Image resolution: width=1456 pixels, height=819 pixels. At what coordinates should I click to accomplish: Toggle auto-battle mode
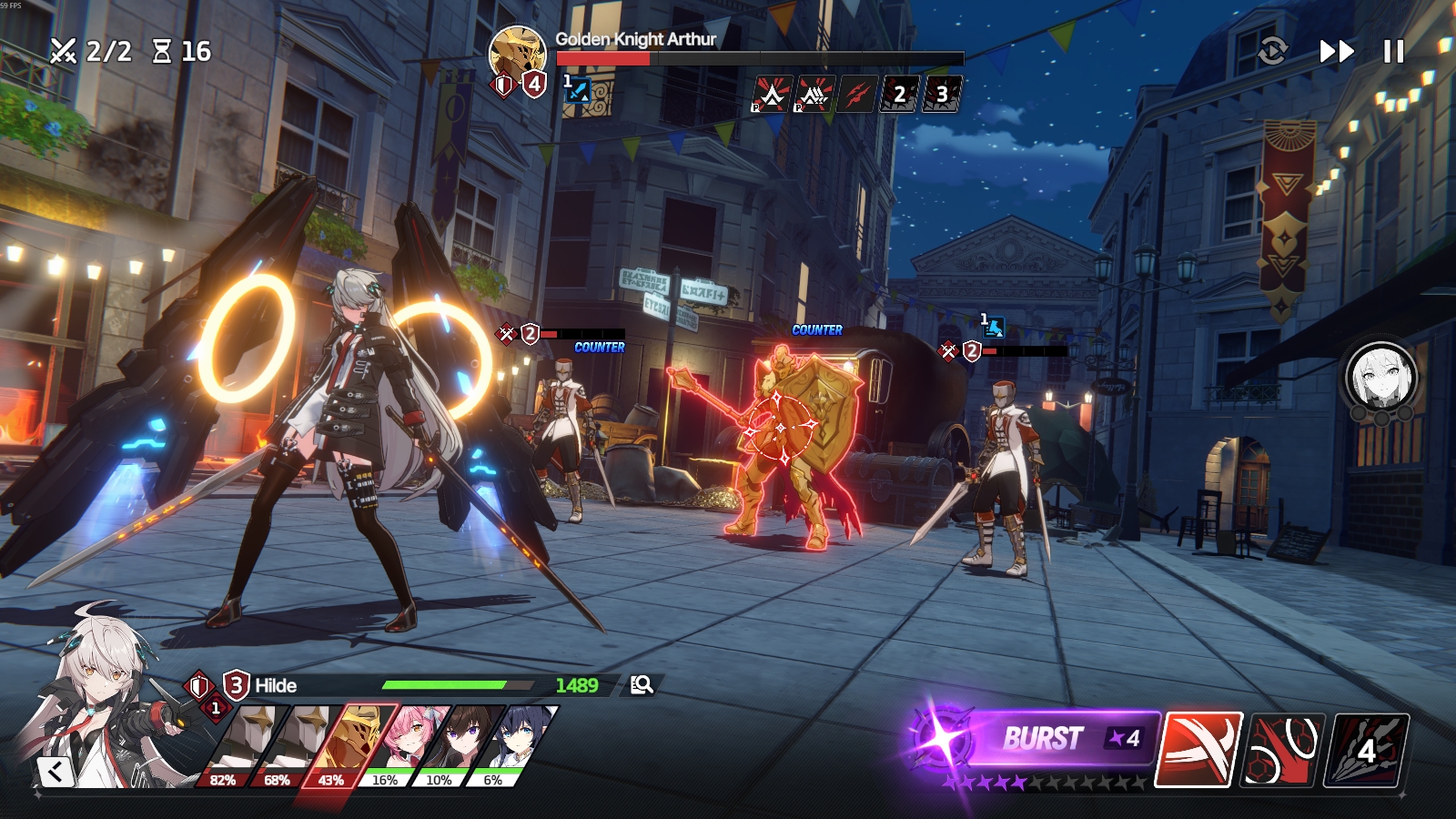(x=1272, y=51)
